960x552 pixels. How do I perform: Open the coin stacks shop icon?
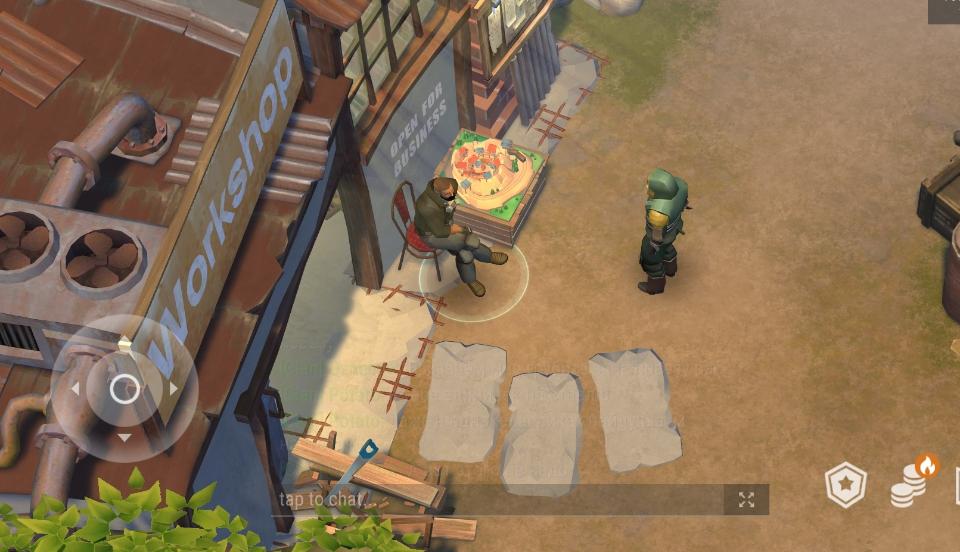click(x=911, y=483)
